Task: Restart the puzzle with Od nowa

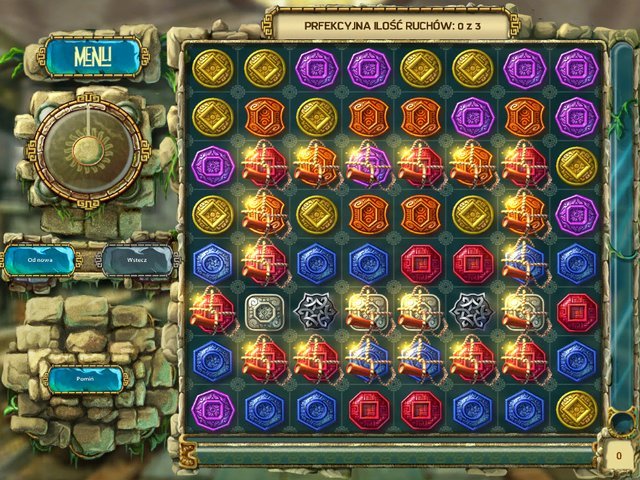Action: click(x=41, y=260)
